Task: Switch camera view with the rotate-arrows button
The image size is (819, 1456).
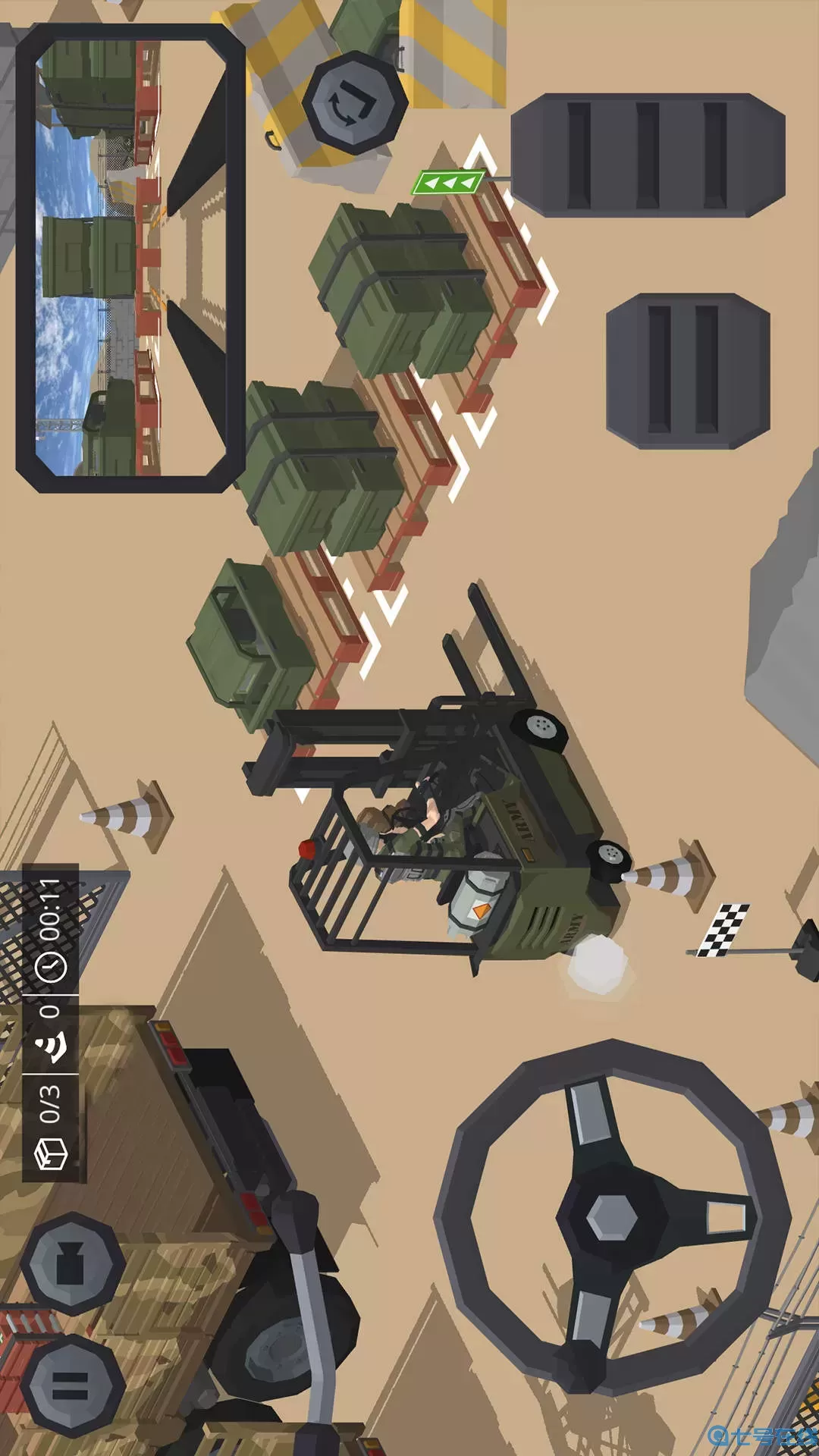Action: 355,102
